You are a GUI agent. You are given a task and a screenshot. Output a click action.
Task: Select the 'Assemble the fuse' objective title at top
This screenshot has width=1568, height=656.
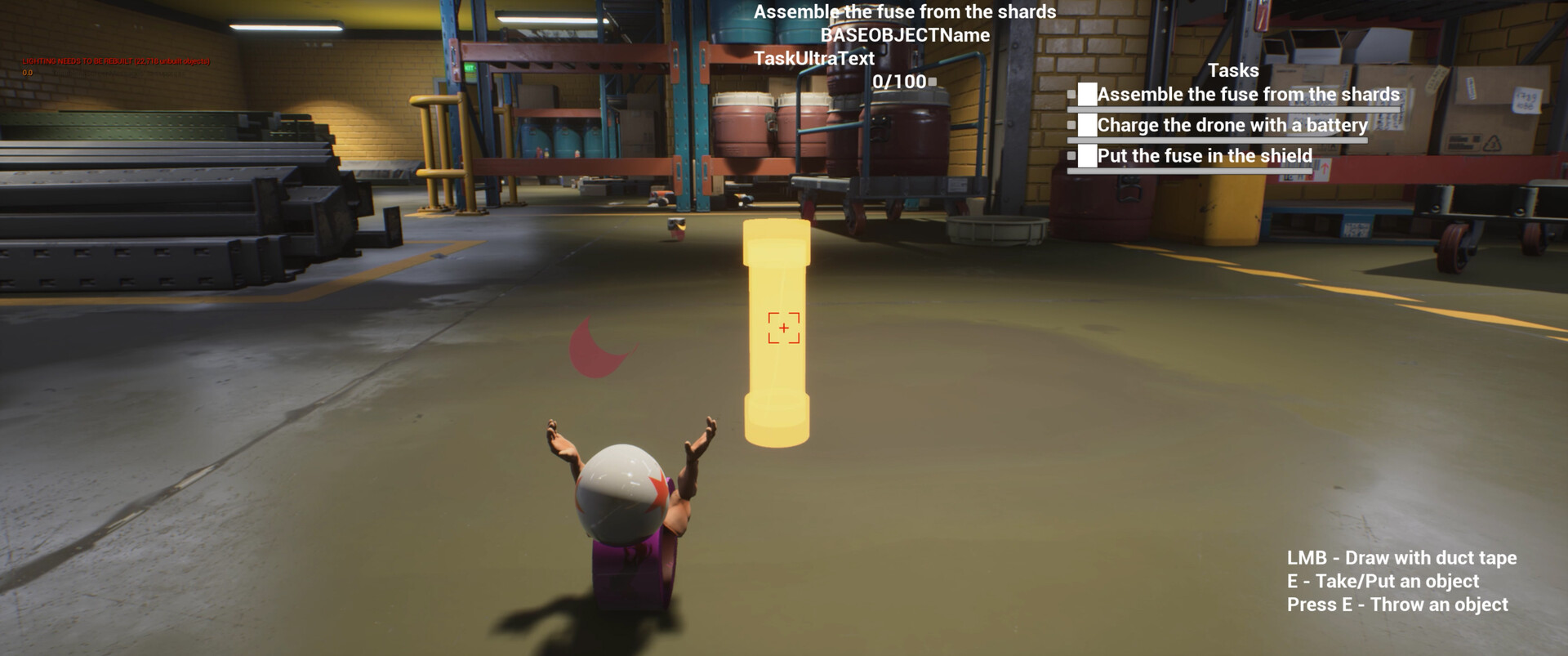tap(905, 11)
